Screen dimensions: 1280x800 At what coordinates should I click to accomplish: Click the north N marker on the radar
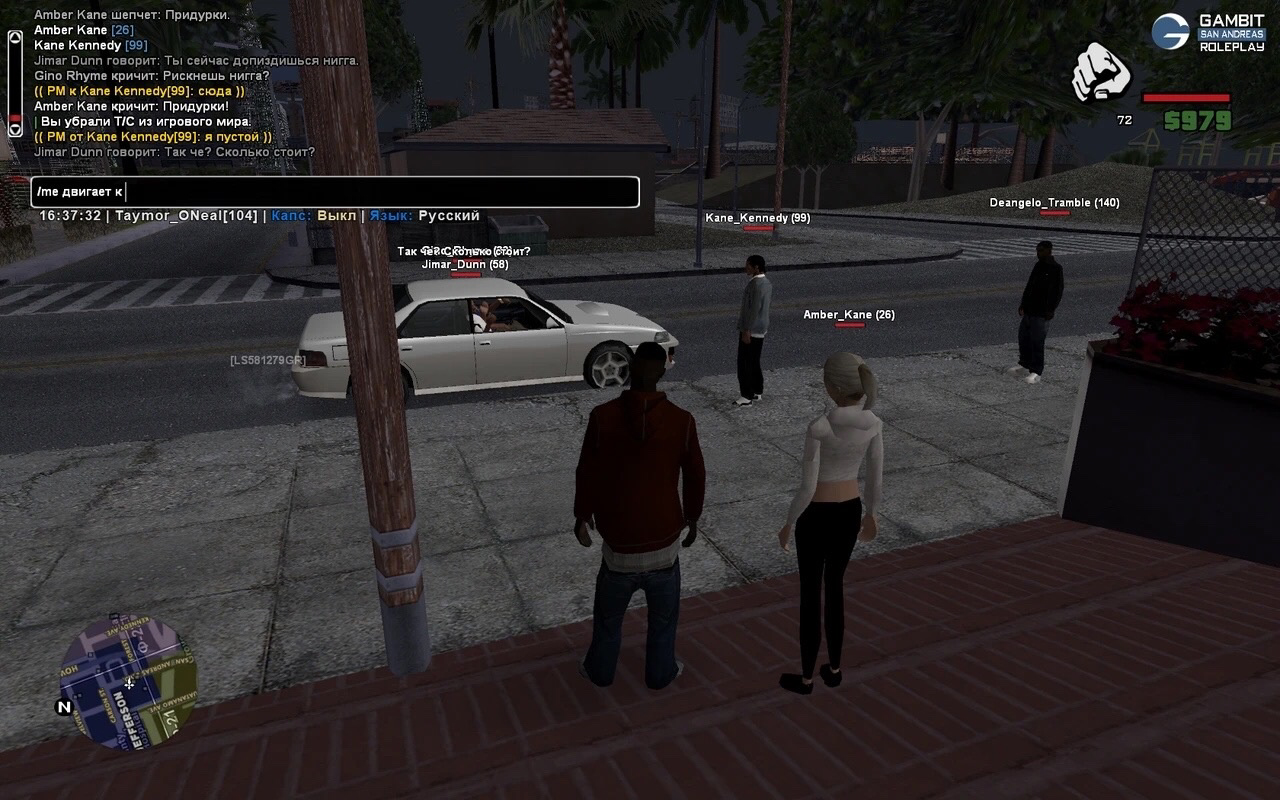click(x=65, y=707)
